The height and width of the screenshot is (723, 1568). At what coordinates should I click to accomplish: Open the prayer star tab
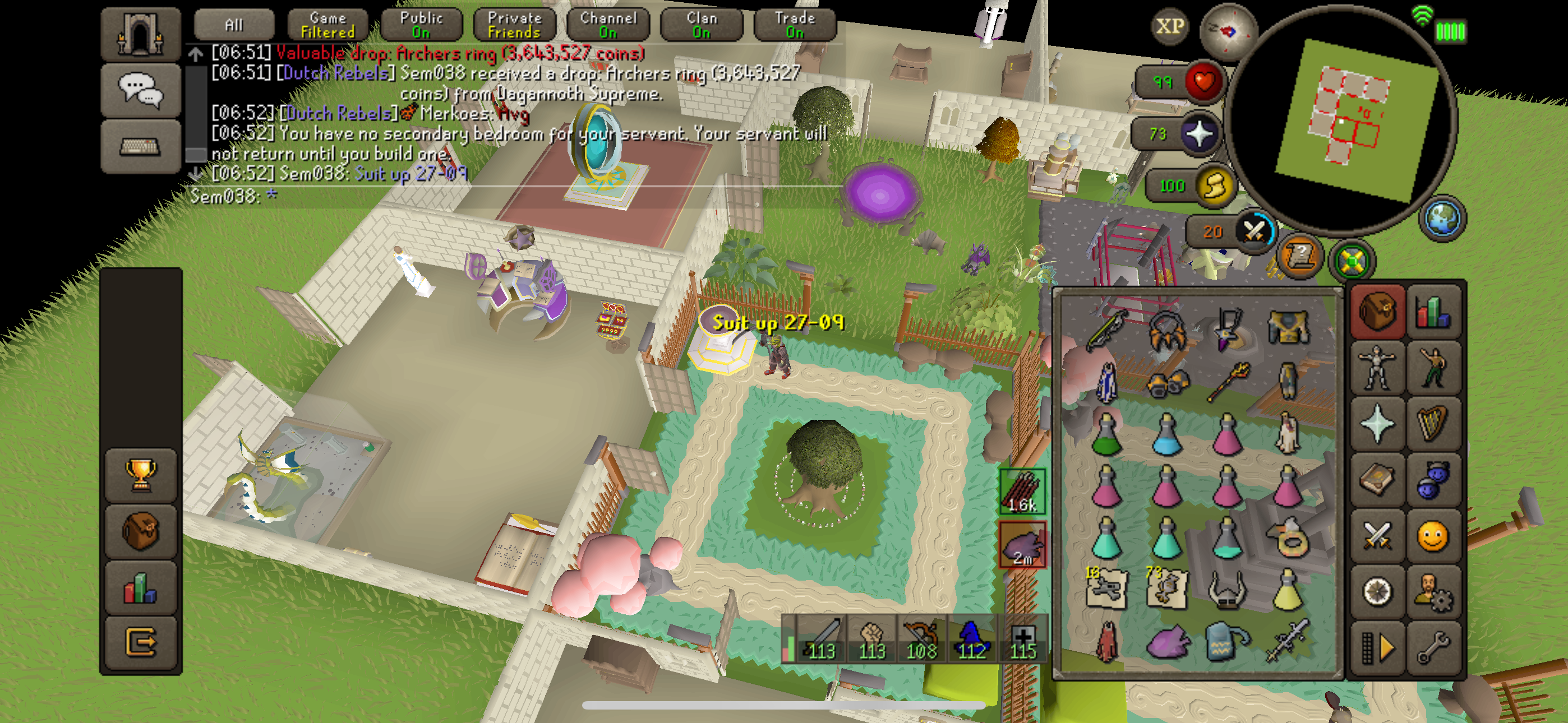pyautogui.click(x=1377, y=424)
